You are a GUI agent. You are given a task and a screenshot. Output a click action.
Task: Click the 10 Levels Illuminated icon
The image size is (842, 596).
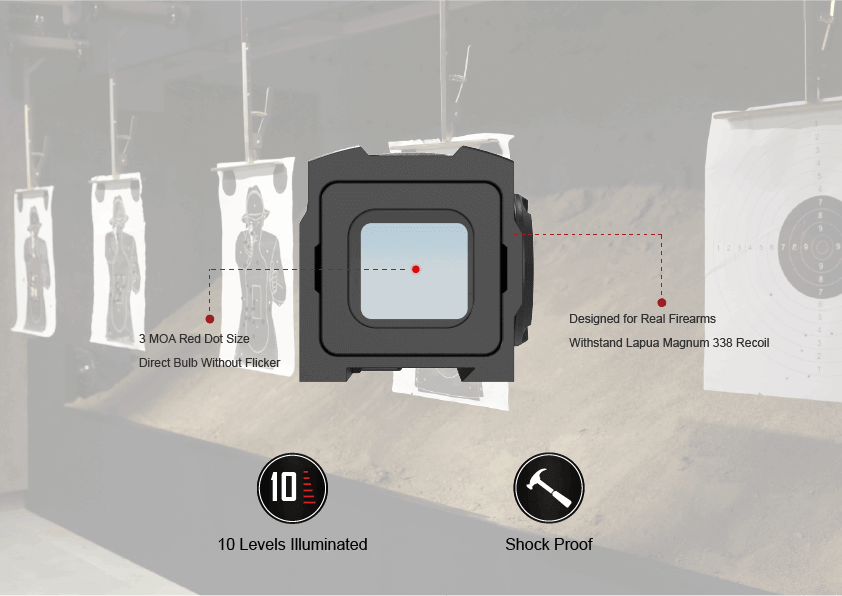coord(292,487)
